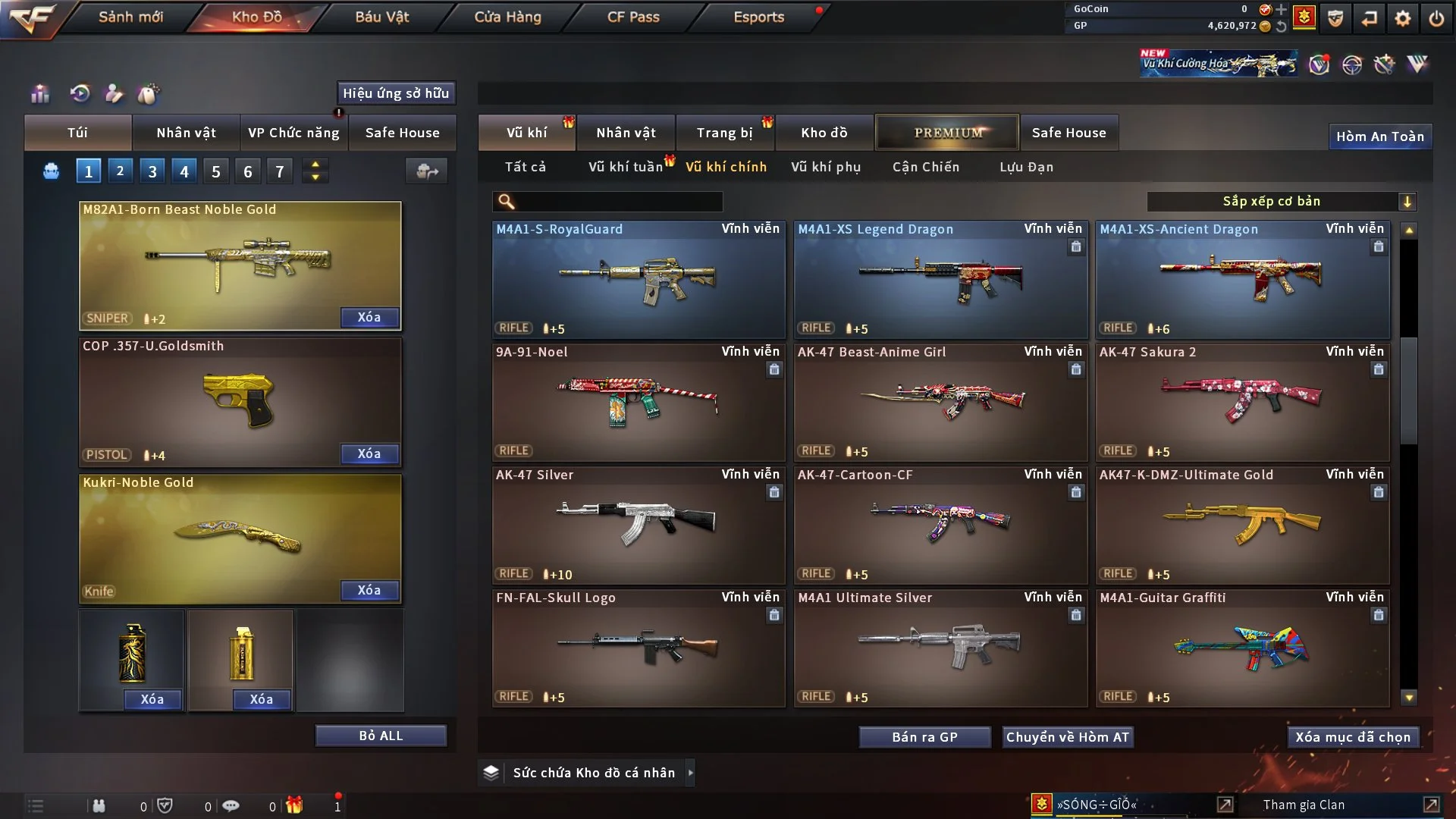Remove the M82A1-Born Beast Noble Gold sniper
The image size is (1456, 819).
(x=369, y=317)
